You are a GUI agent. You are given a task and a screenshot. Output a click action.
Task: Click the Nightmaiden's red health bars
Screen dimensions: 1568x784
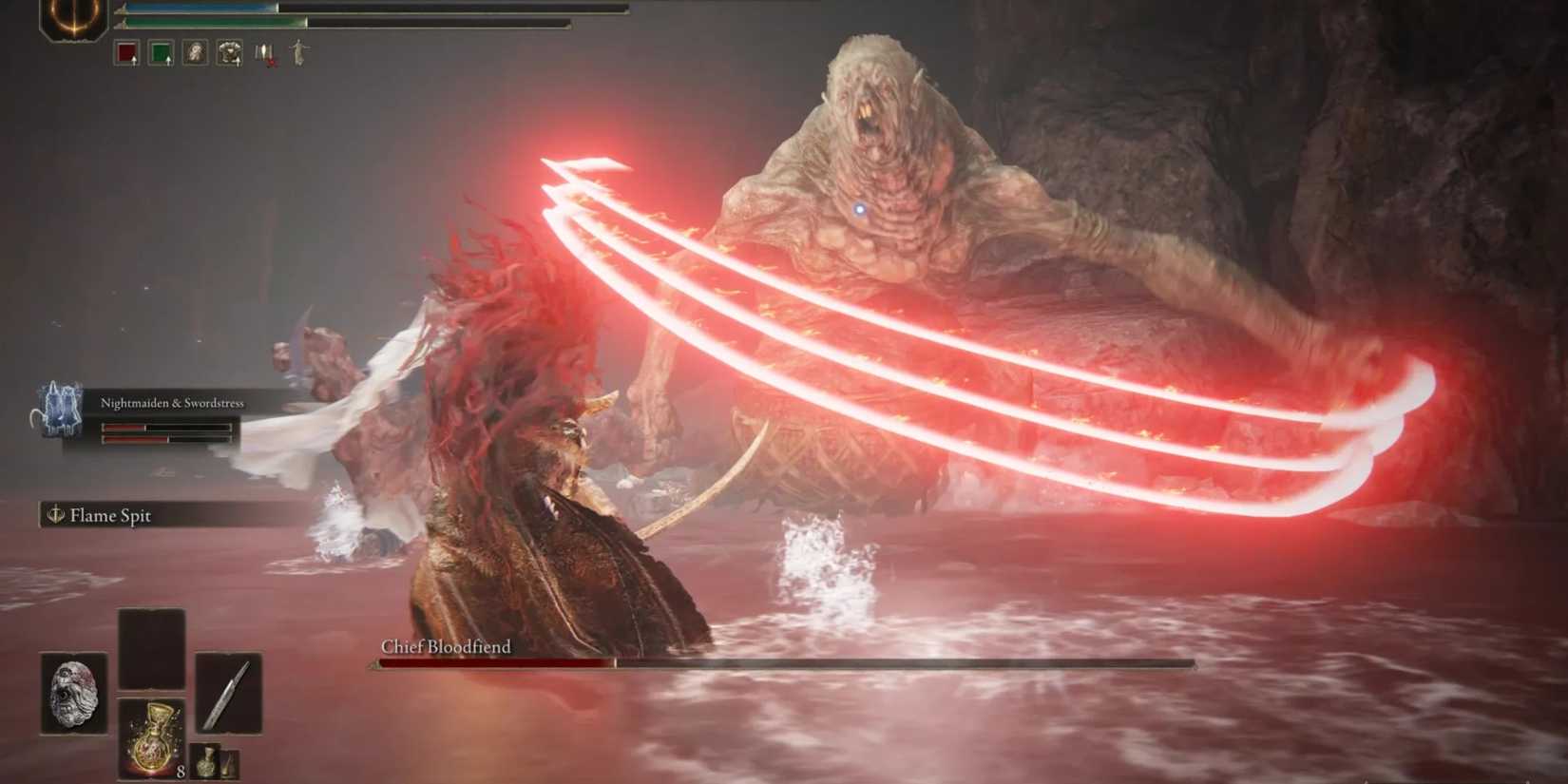(166, 435)
